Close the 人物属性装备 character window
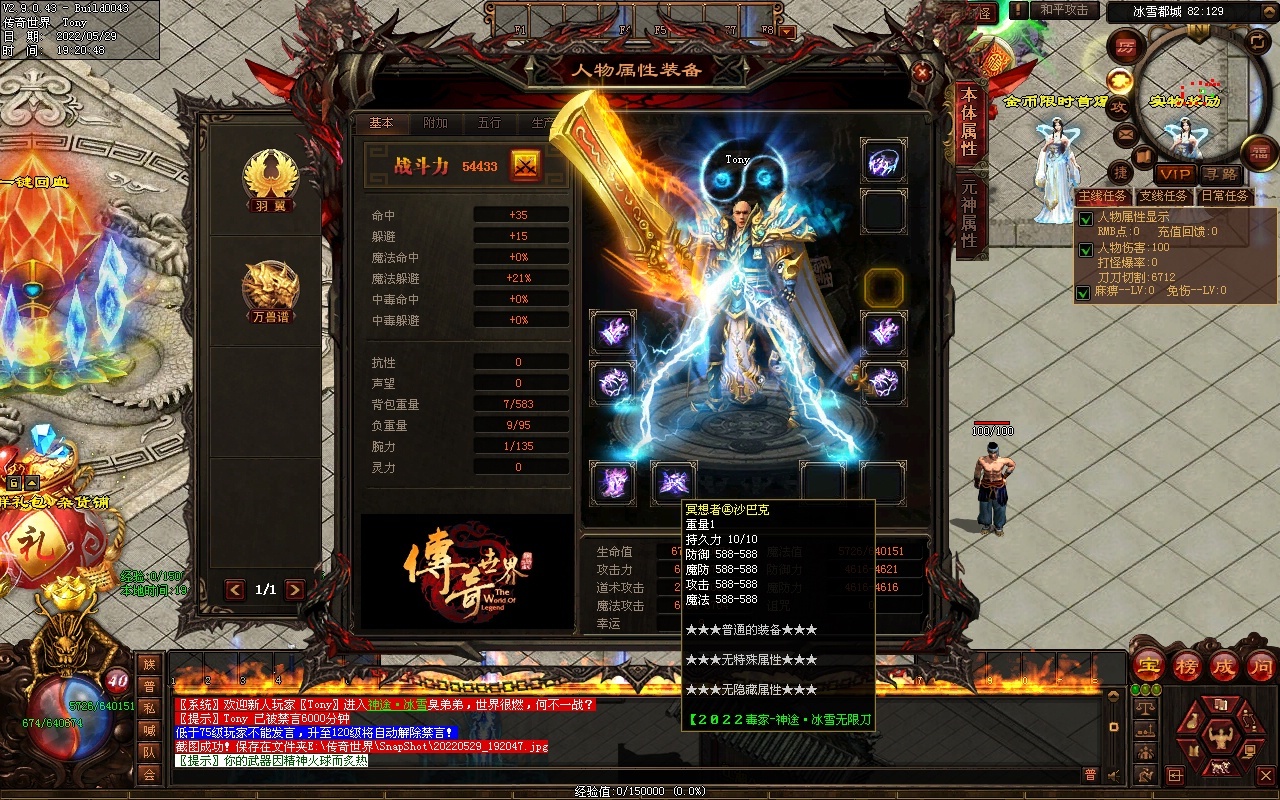 pyautogui.click(x=922, y=72)
